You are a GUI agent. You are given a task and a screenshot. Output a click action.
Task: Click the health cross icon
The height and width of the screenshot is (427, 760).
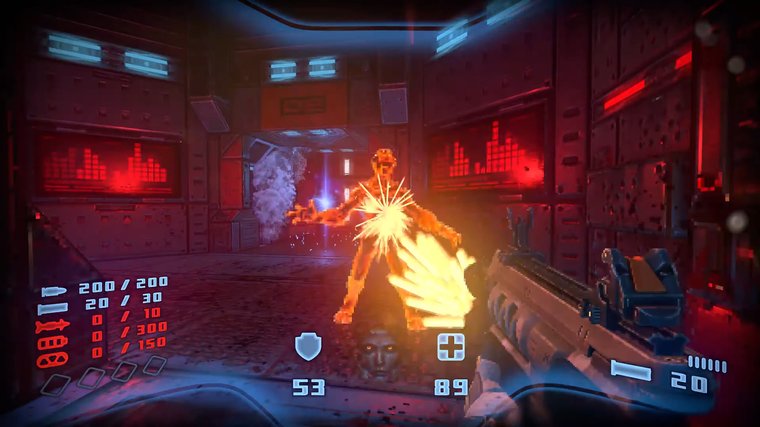[x=450, y=347]
